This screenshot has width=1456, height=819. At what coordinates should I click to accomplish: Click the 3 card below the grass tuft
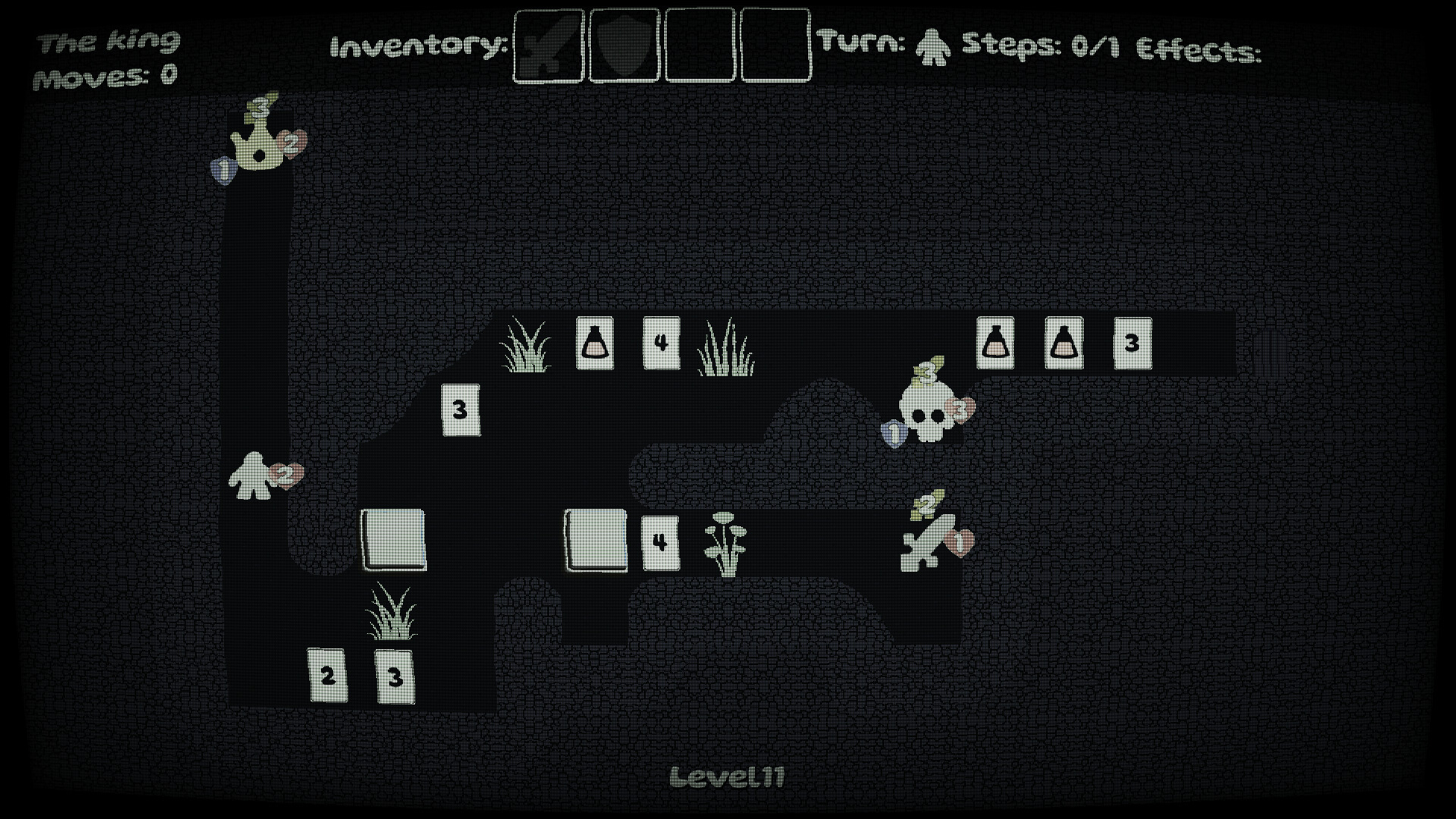394,675
